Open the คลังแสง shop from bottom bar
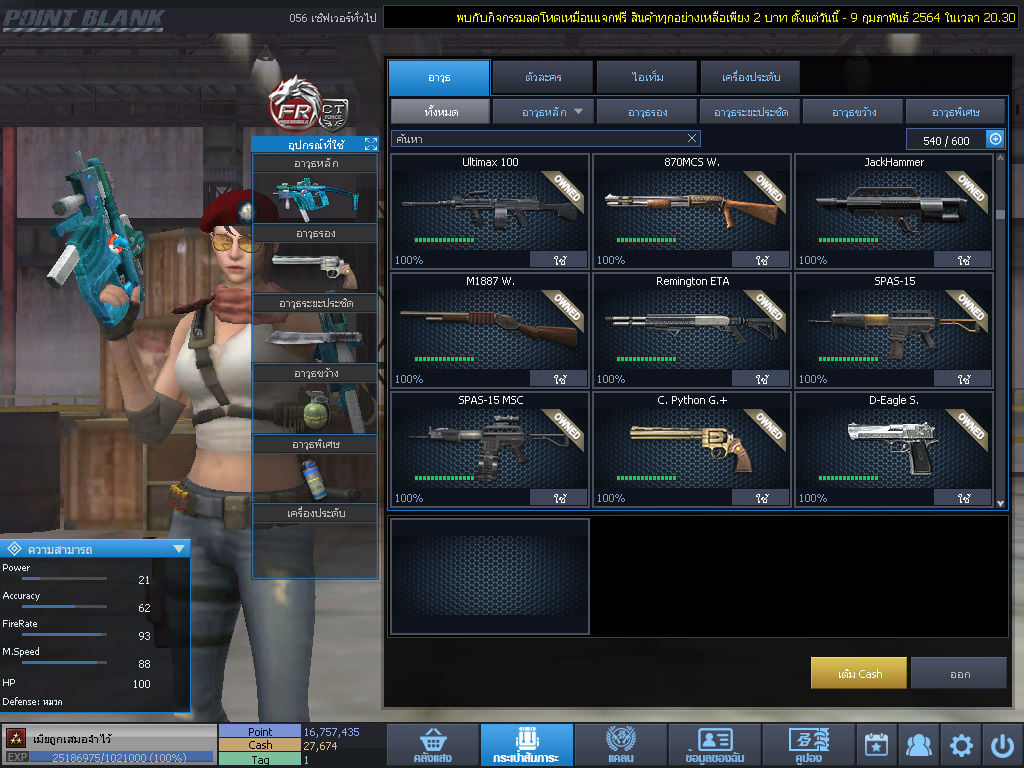1024x768 pixels. pyautogui.click(x=431, y=745)
